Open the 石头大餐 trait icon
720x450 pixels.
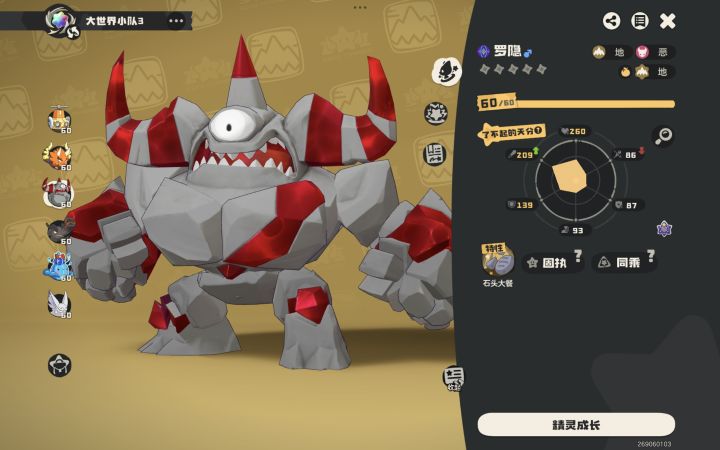pyautogui.click(x=497, y=262)
